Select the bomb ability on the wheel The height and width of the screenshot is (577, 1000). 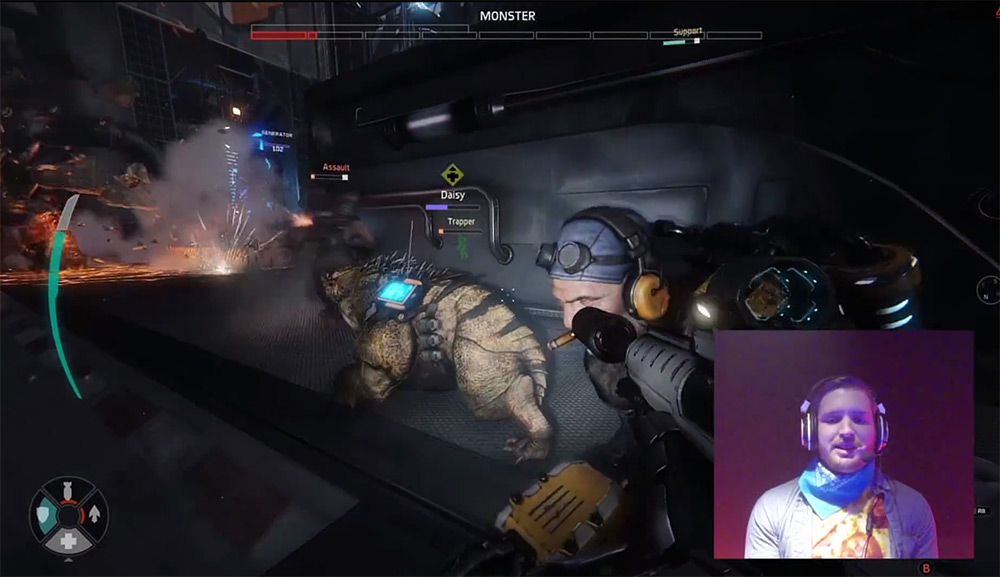(x=68, y=490)
